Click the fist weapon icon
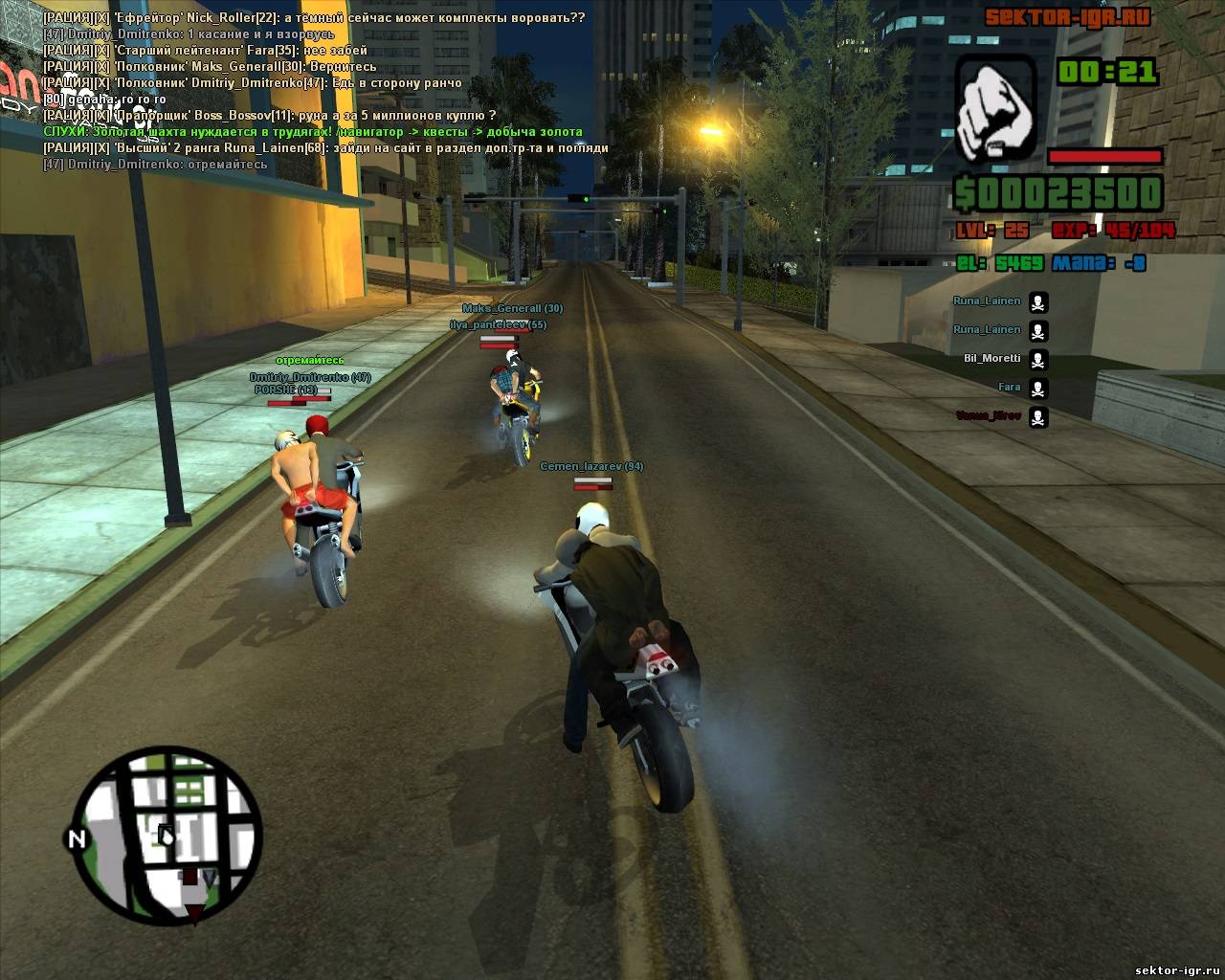The image size is (1225, 980). pyautogui.click(x=995, y=107)
